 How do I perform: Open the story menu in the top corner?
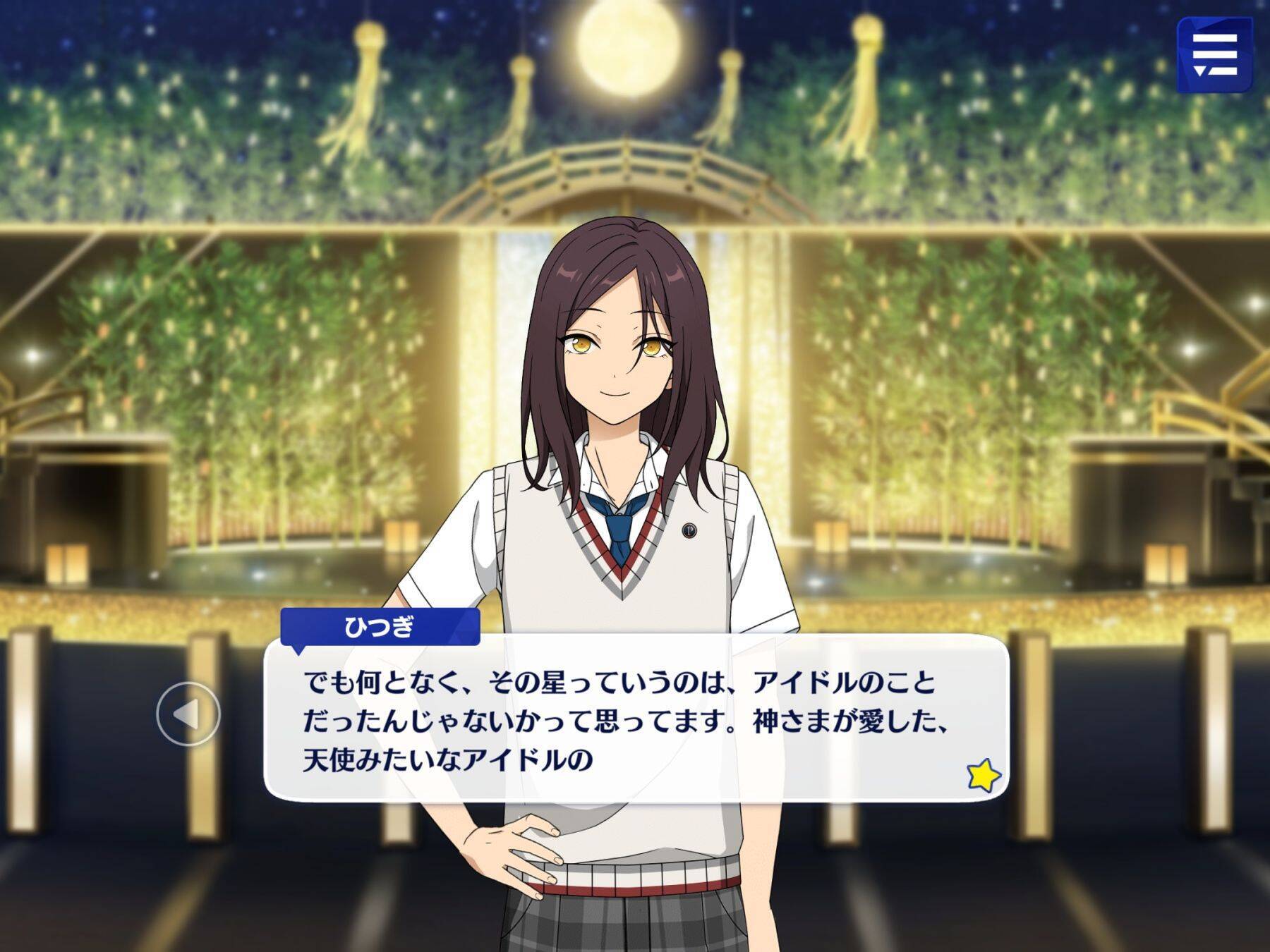pos(1214,56)
